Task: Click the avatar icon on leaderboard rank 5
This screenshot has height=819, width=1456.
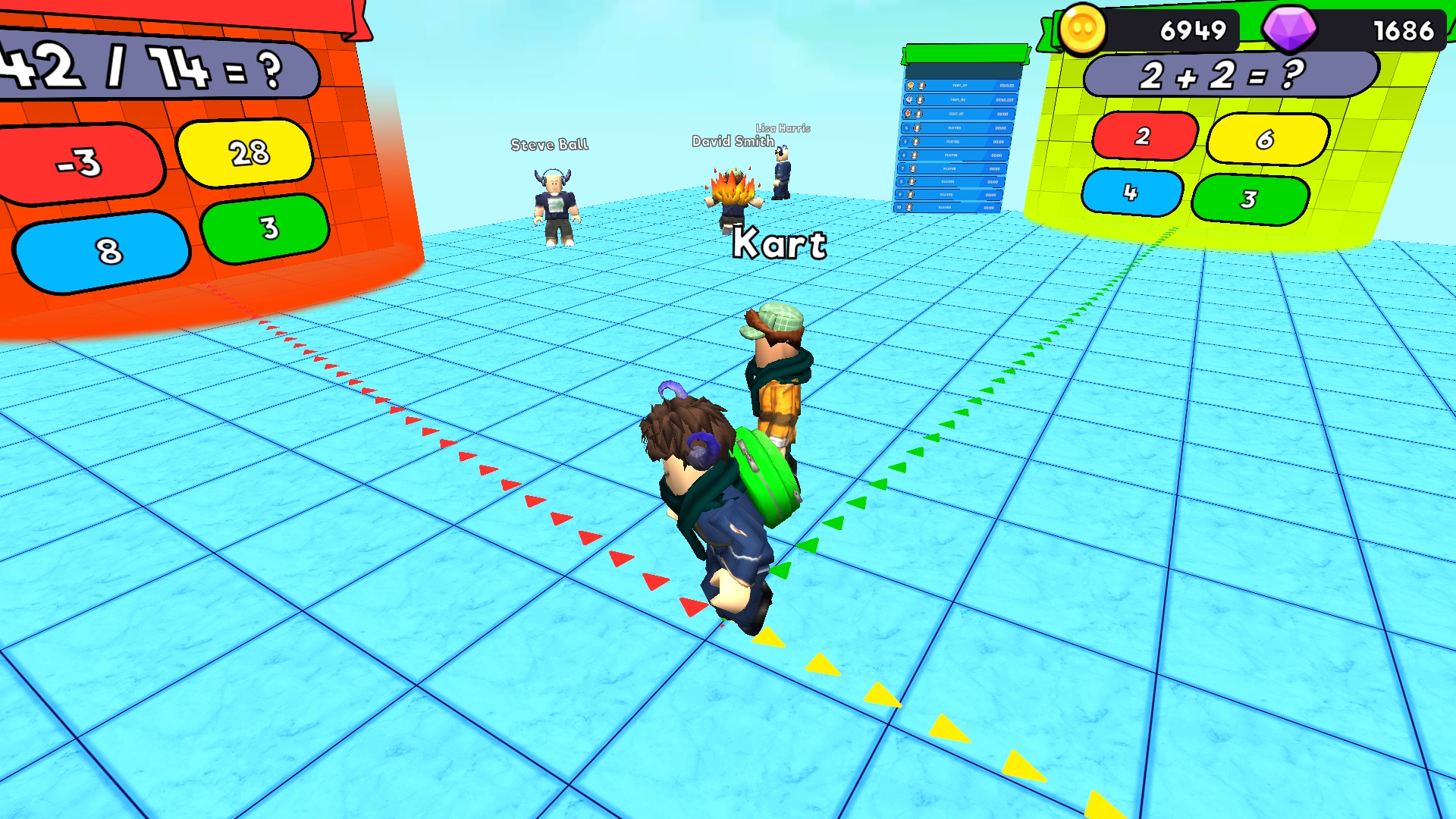Action: tap(916, 142)
